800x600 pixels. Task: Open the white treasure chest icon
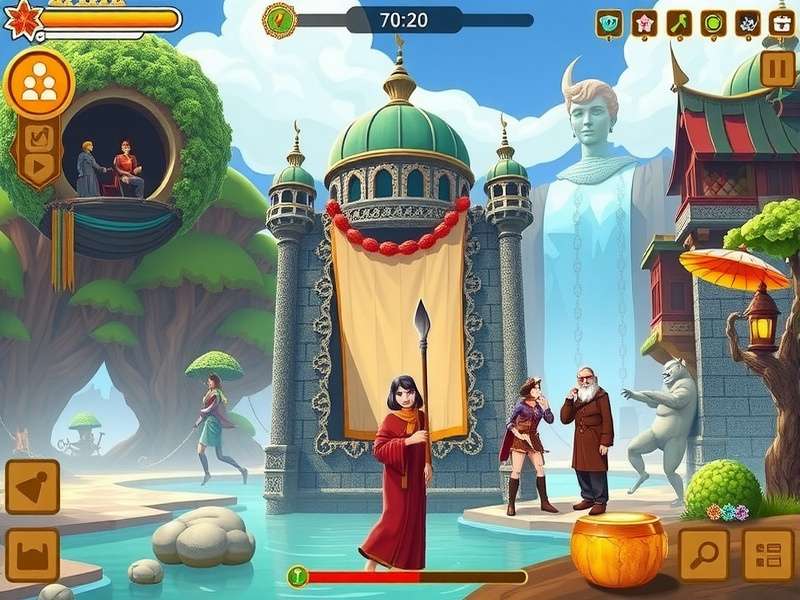pos(782,23)
